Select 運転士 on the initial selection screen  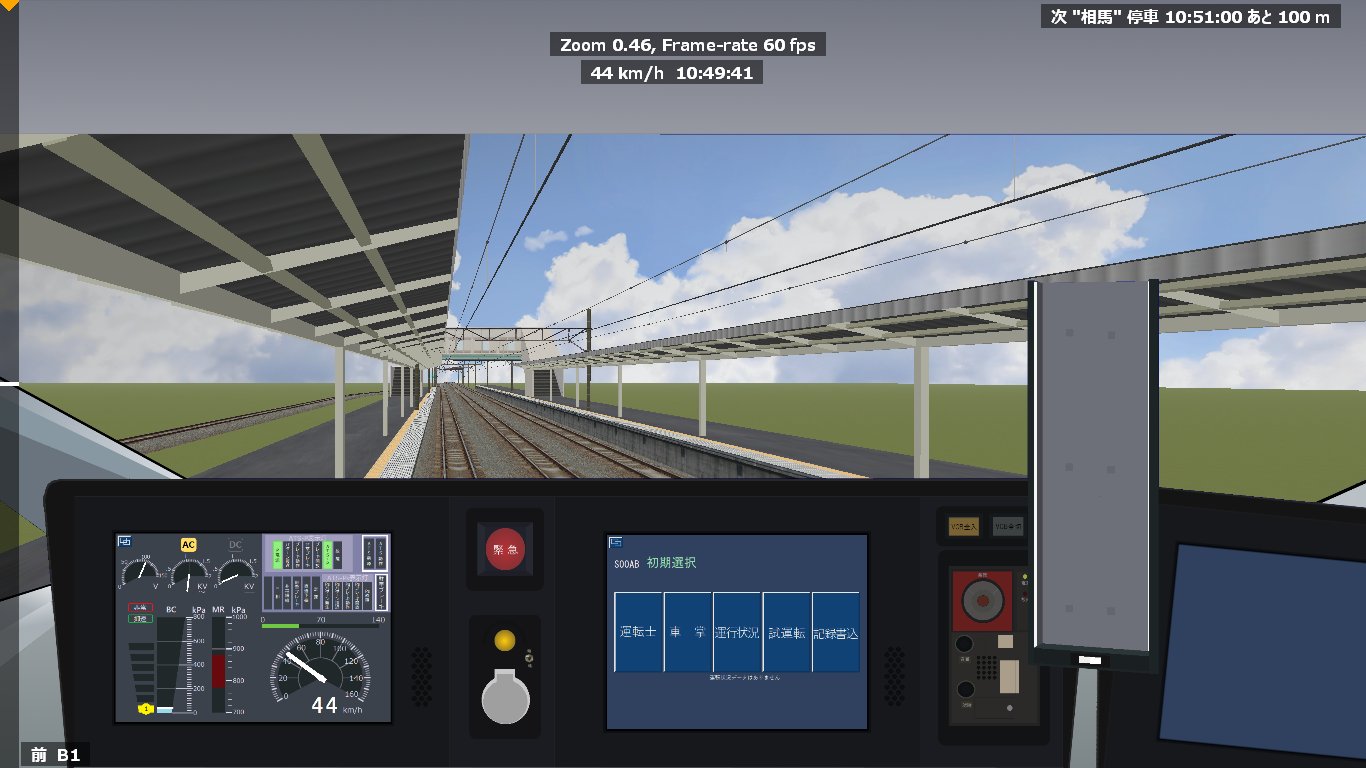pos(638,631)
